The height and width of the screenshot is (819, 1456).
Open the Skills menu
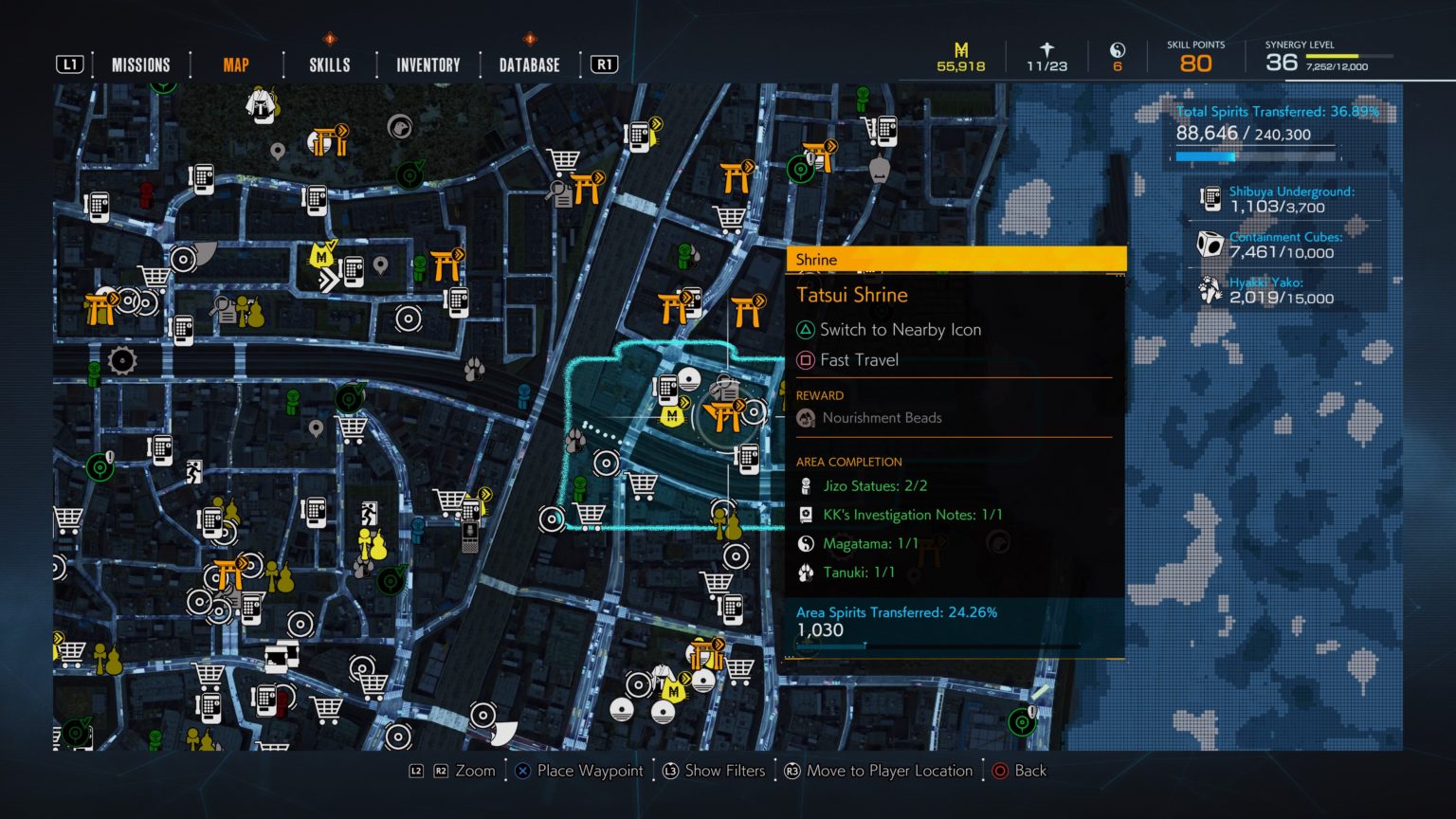pos(329,64)
